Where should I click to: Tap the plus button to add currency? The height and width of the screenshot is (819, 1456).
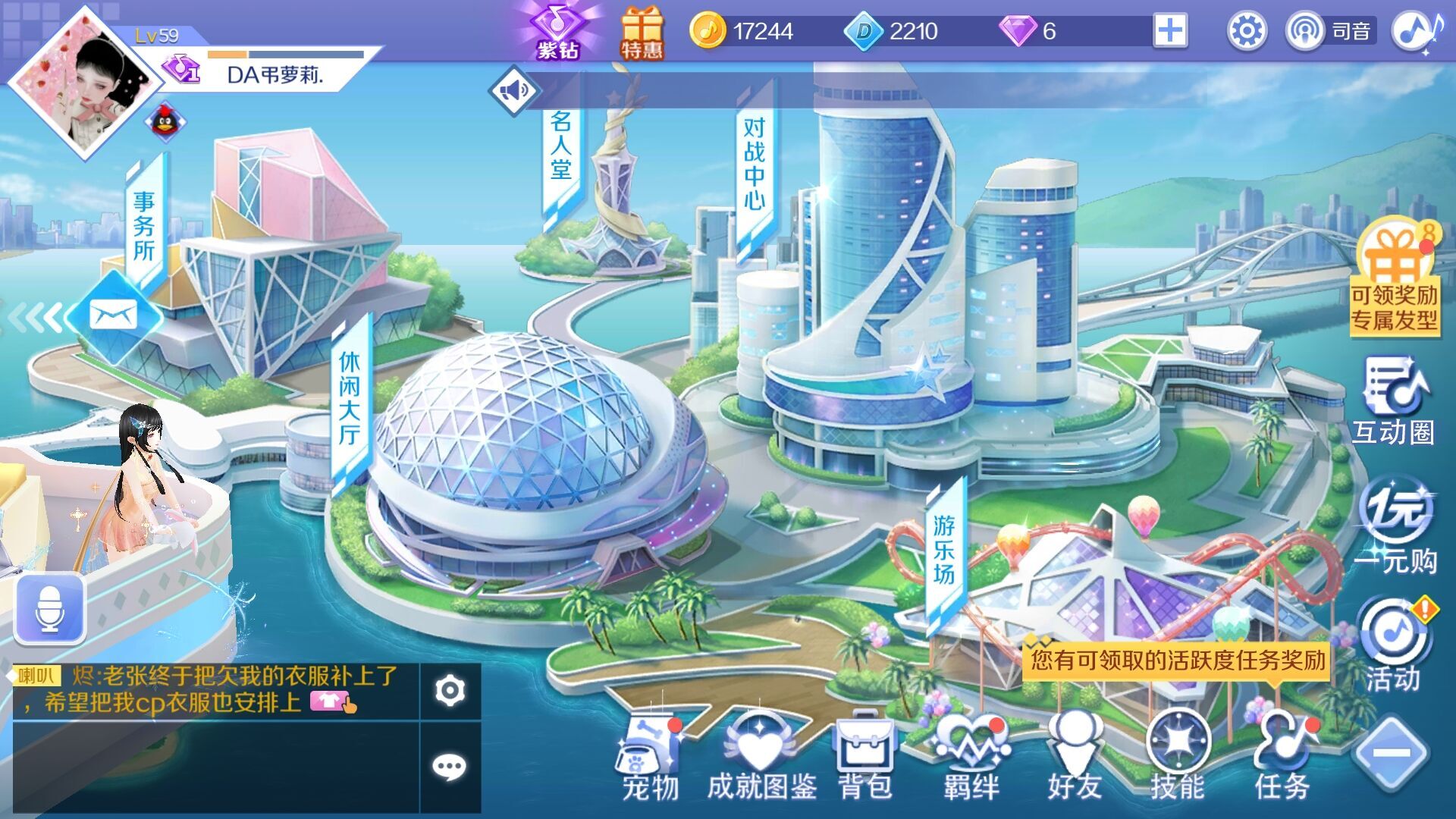point(1170,31)
